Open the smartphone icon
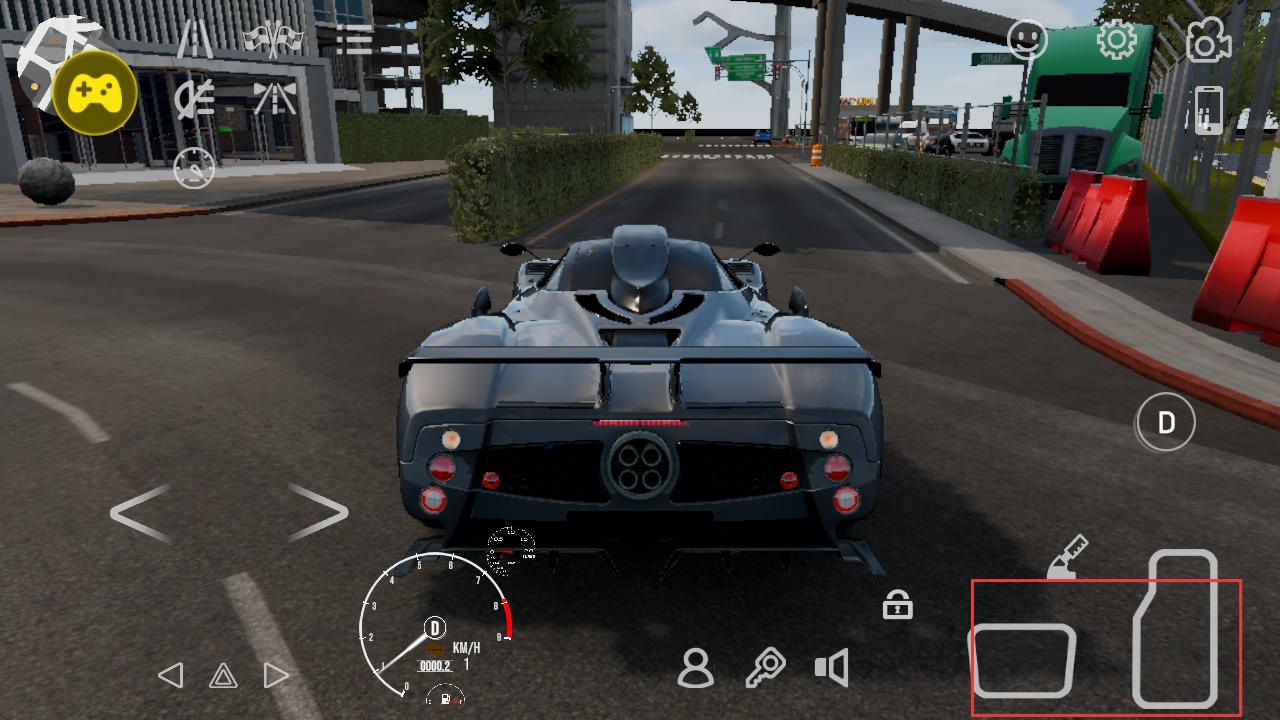The height and width of the screenshot is (720, 1280). pyautogui.click(x=1208, y=110)
